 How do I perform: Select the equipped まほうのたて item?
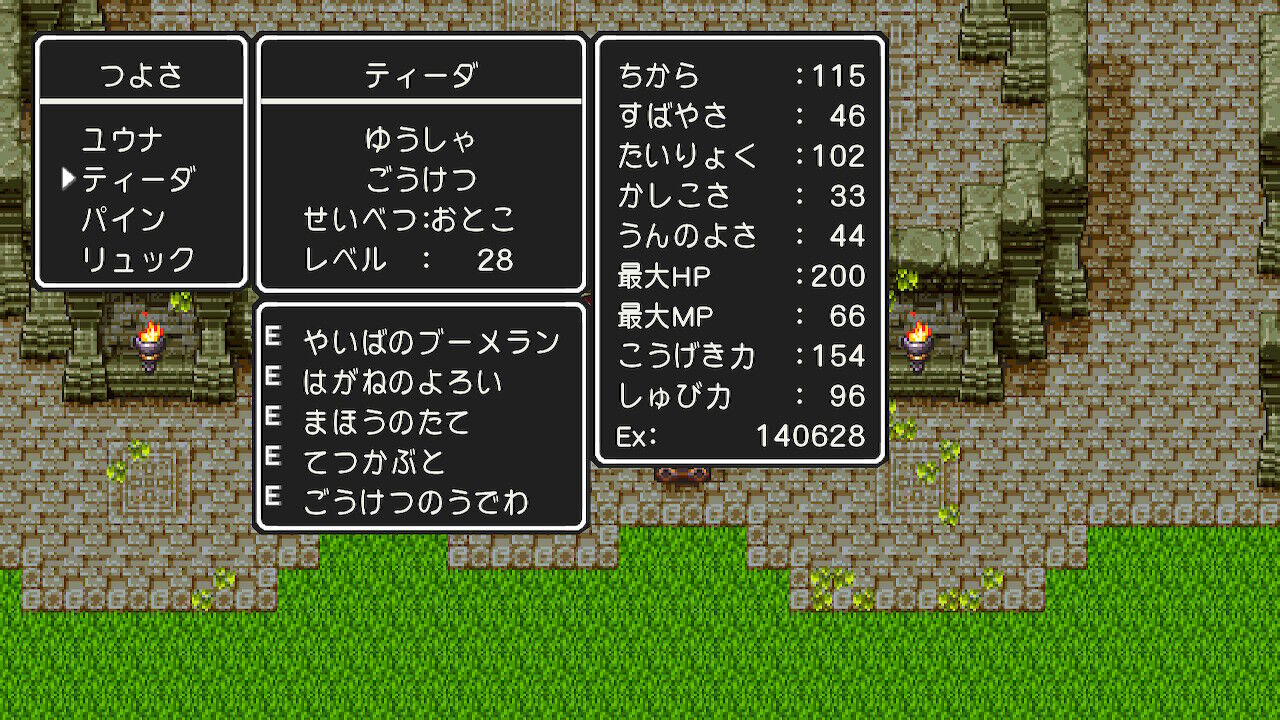pos(388,421)
